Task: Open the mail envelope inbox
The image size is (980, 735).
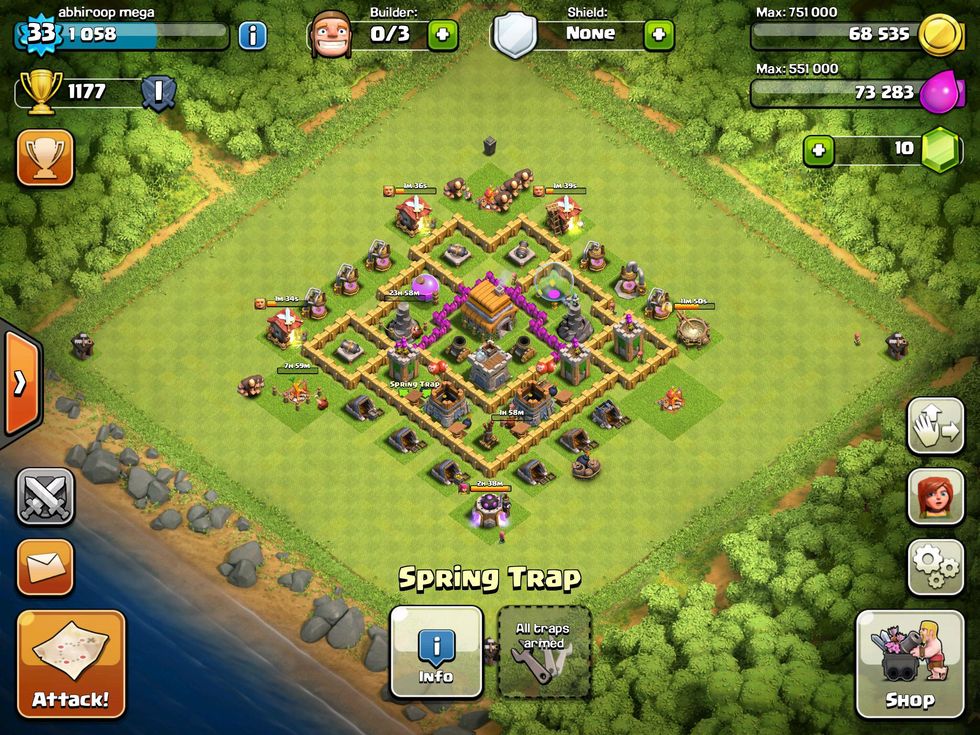Action: [x=45, y=567]
